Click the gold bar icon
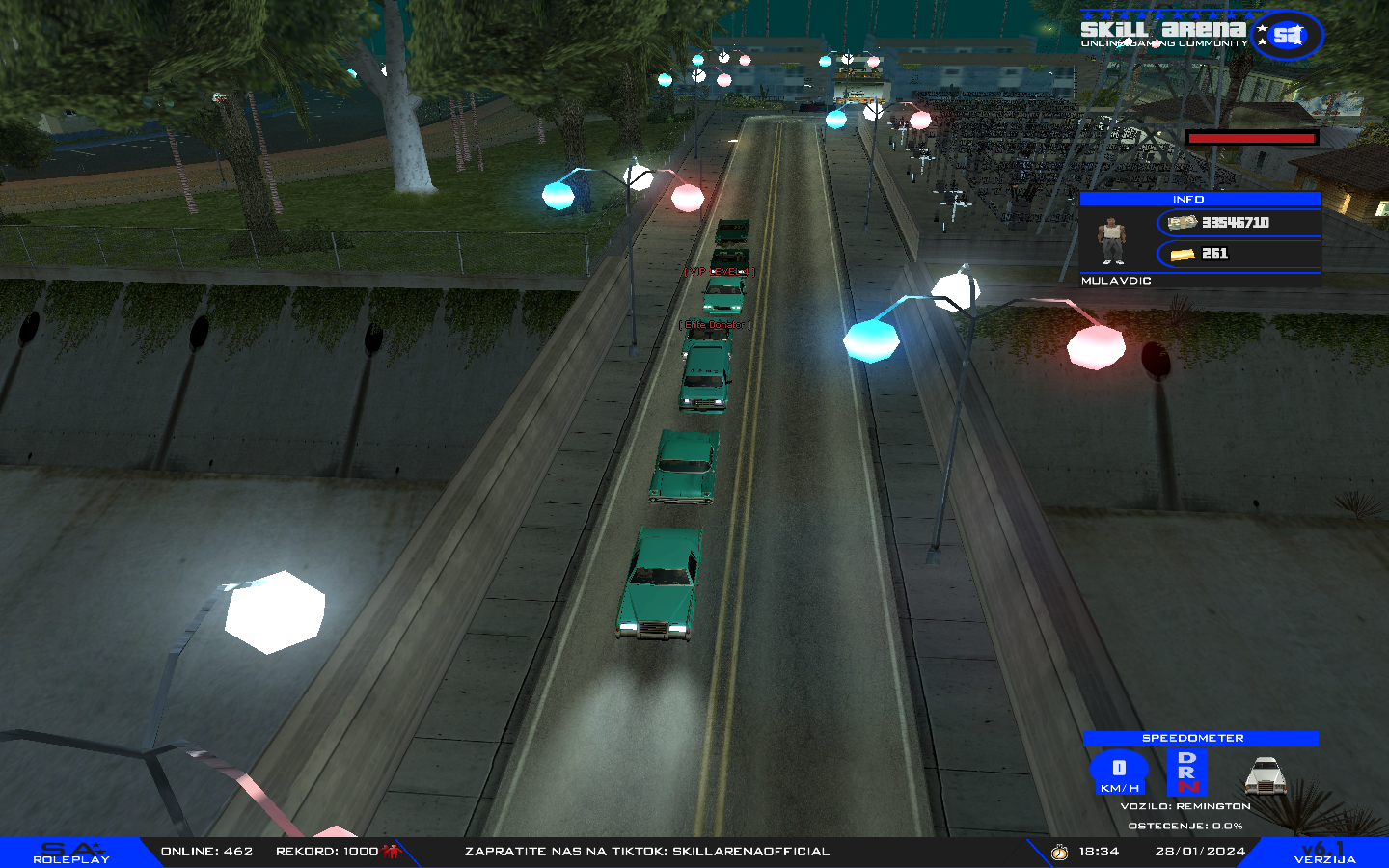The width and height of the screenshot is (1389, 868). click(1183, 255)
